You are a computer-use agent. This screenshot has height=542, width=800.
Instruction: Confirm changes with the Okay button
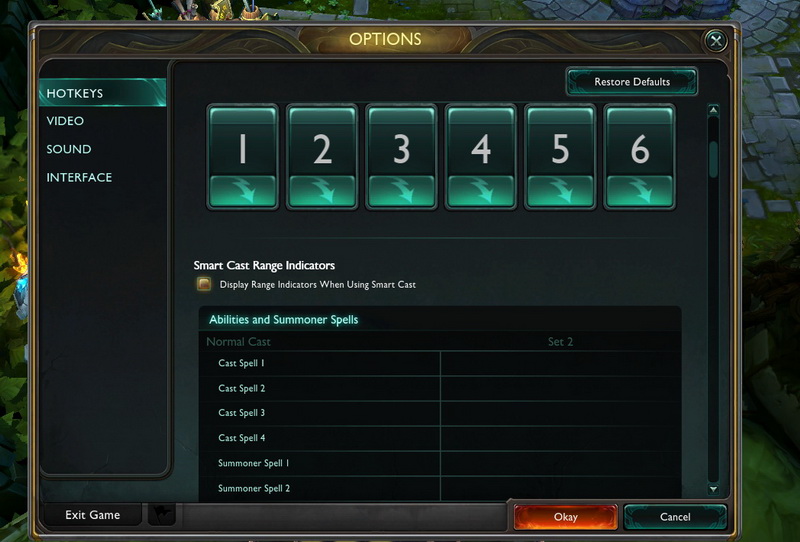point(565,517)
